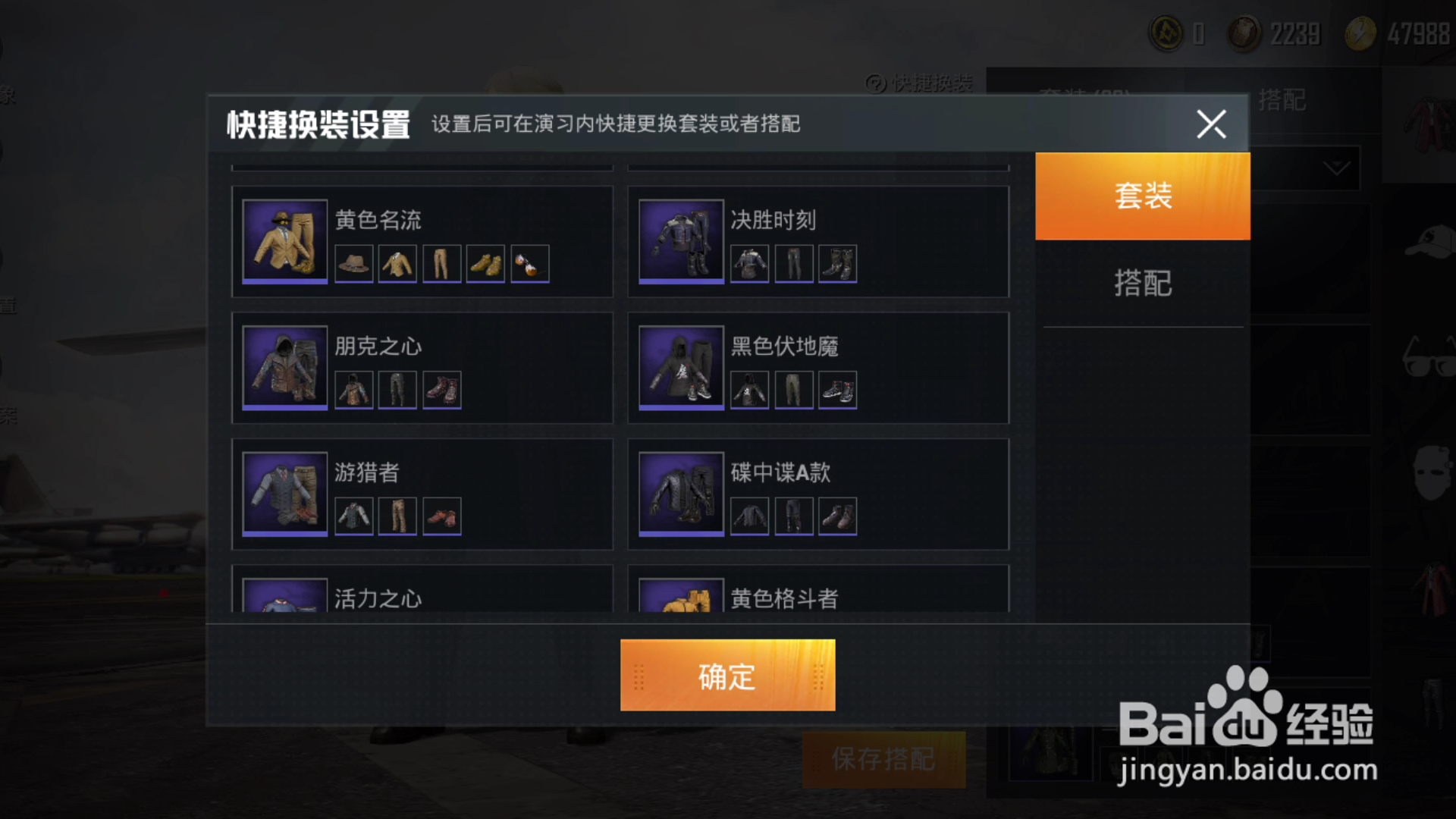
Task: Select the red shoes icon in 游猎者 outfit
Action: tap(441, 516)
